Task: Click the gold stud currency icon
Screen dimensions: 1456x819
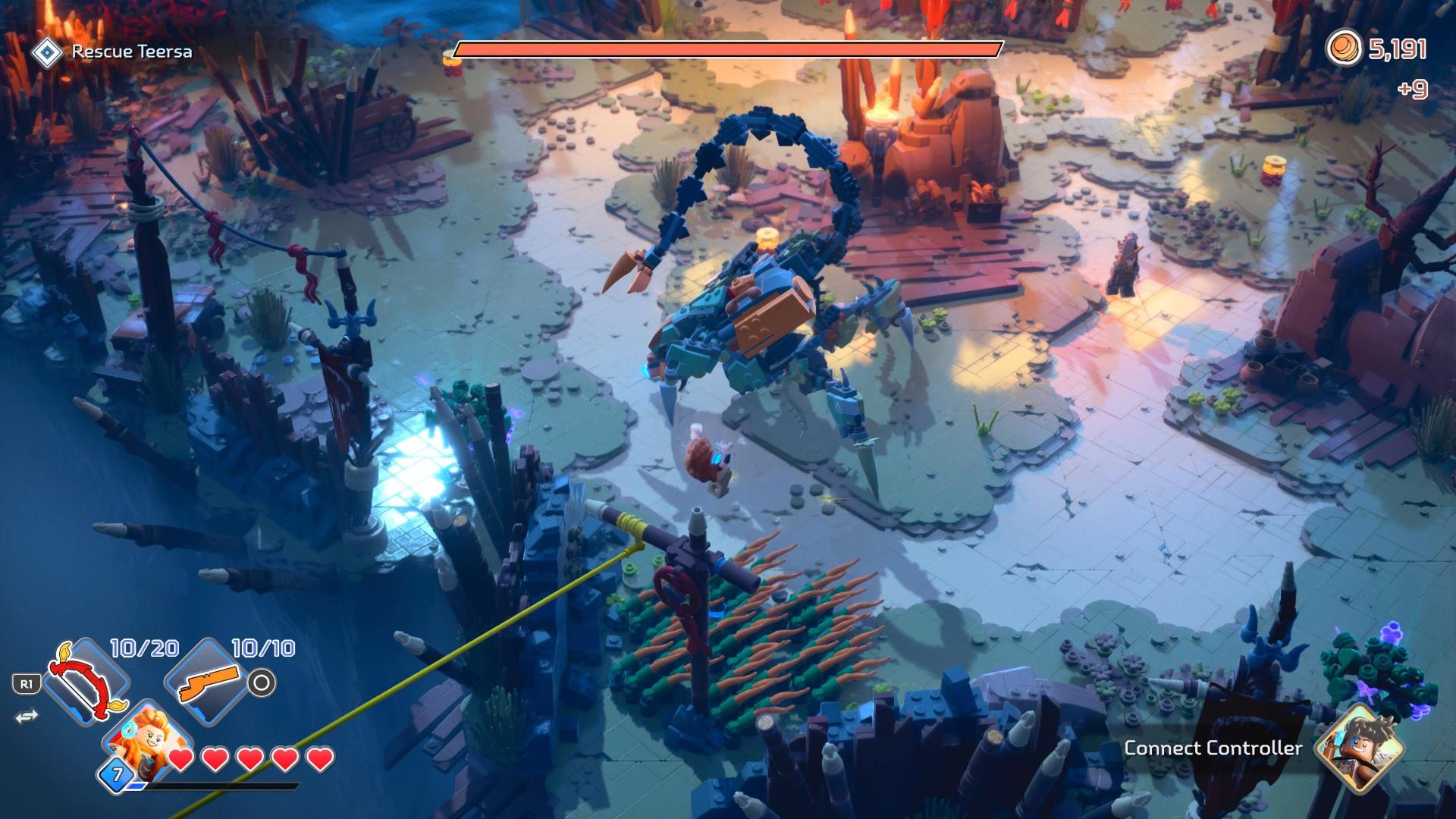Action: tap(1343, 50)
